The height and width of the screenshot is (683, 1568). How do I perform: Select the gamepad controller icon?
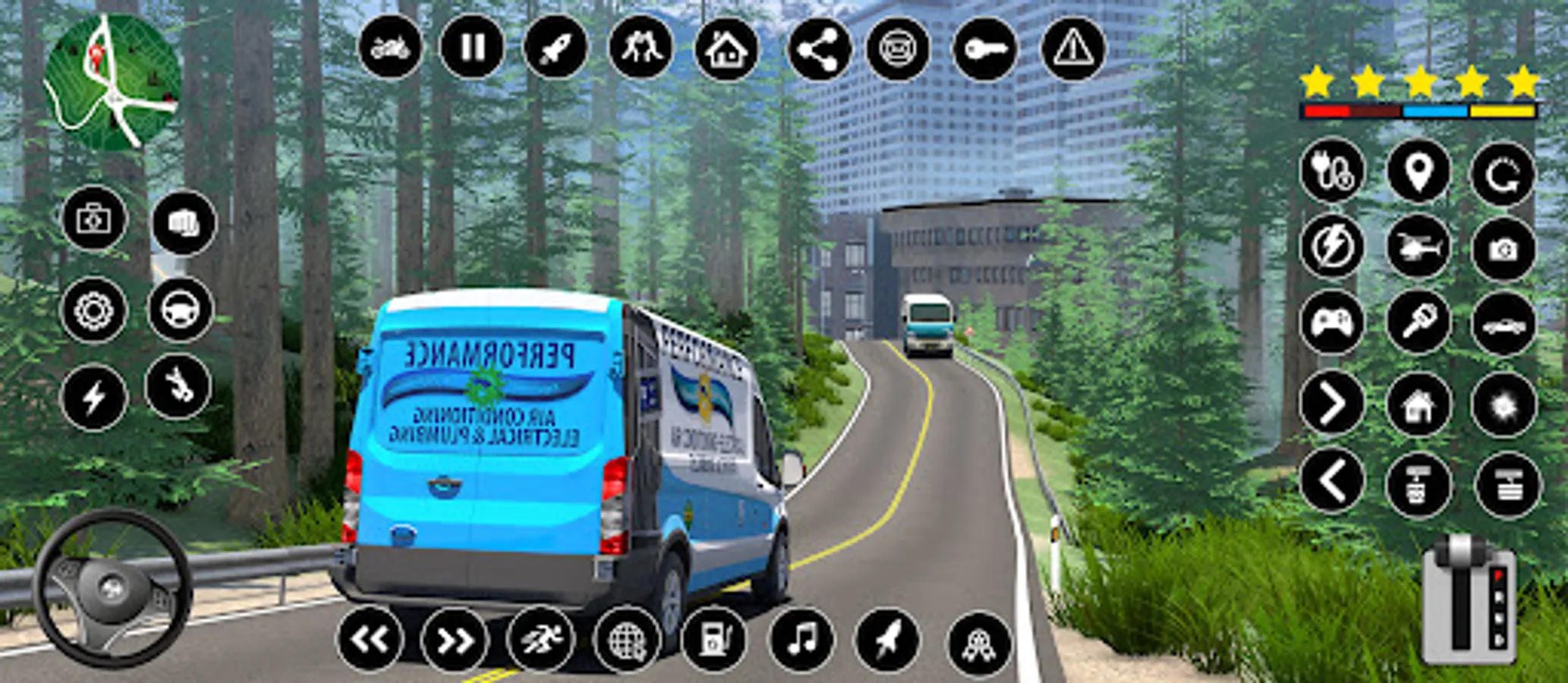pyautogui.click(x=1332, y=323)
